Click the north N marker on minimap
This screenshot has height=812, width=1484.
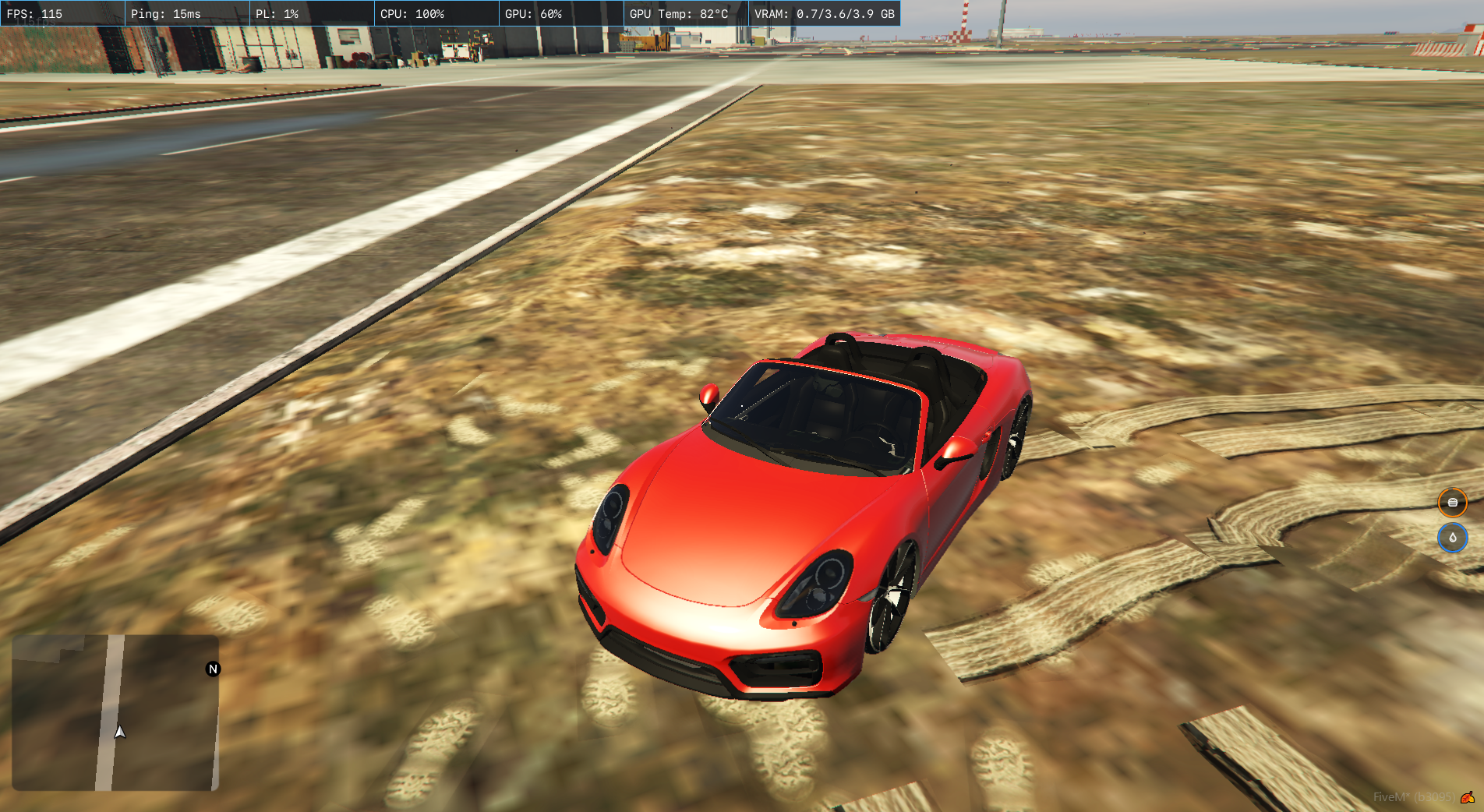(x=213, y=669)
